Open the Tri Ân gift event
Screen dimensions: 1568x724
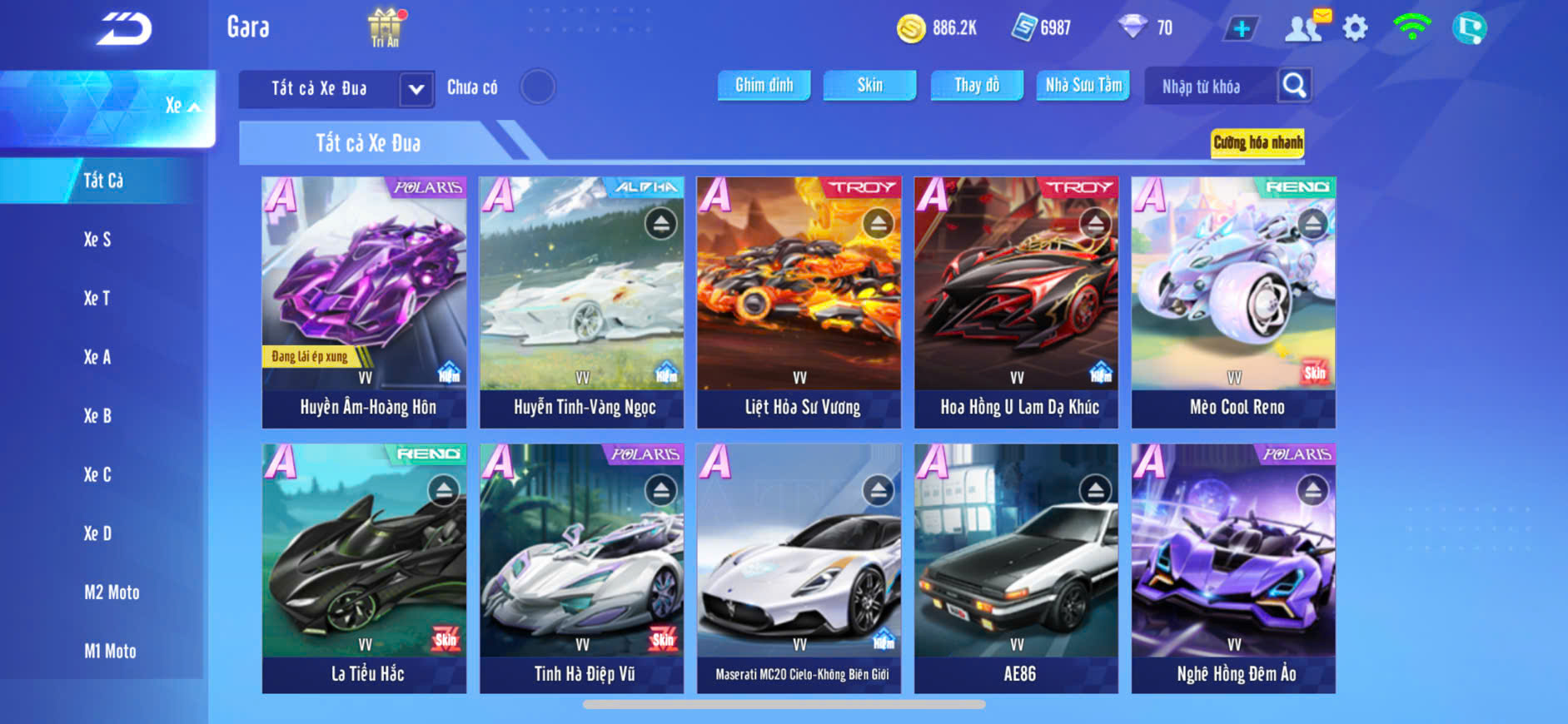point(385,27)
